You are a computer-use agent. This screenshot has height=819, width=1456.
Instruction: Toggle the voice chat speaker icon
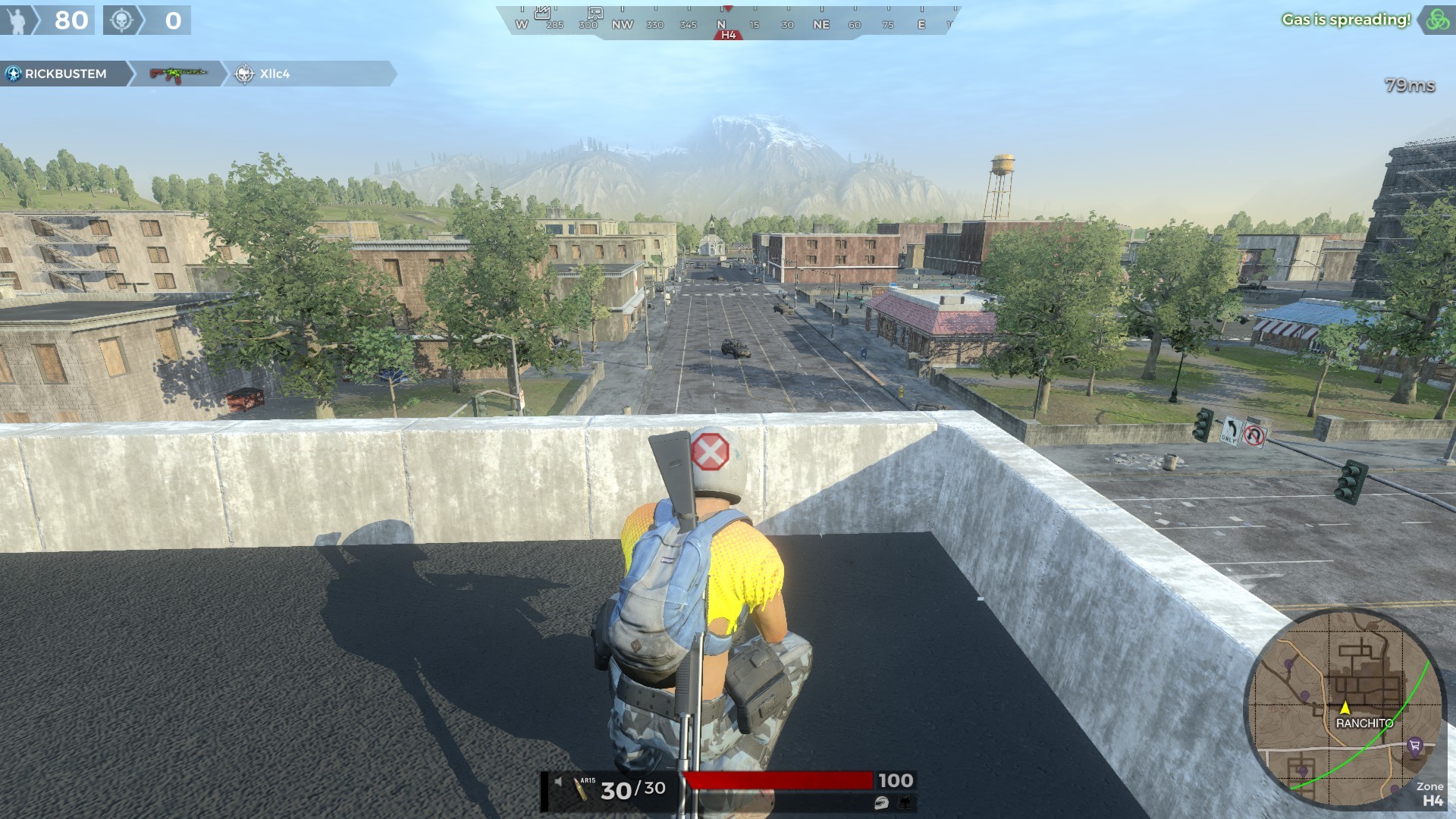[x=558, y=780]
